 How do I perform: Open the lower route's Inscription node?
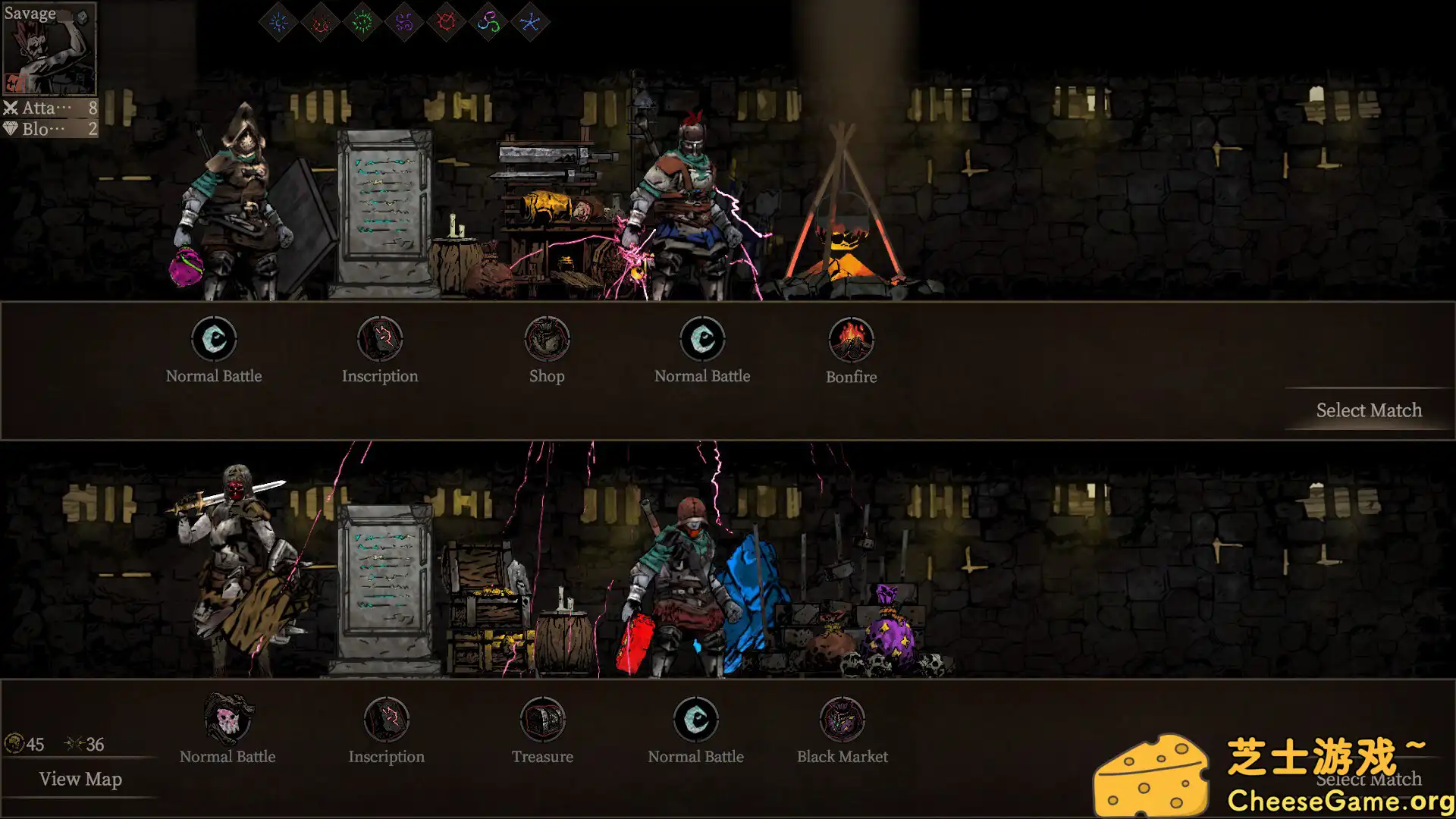pos(388,720)
